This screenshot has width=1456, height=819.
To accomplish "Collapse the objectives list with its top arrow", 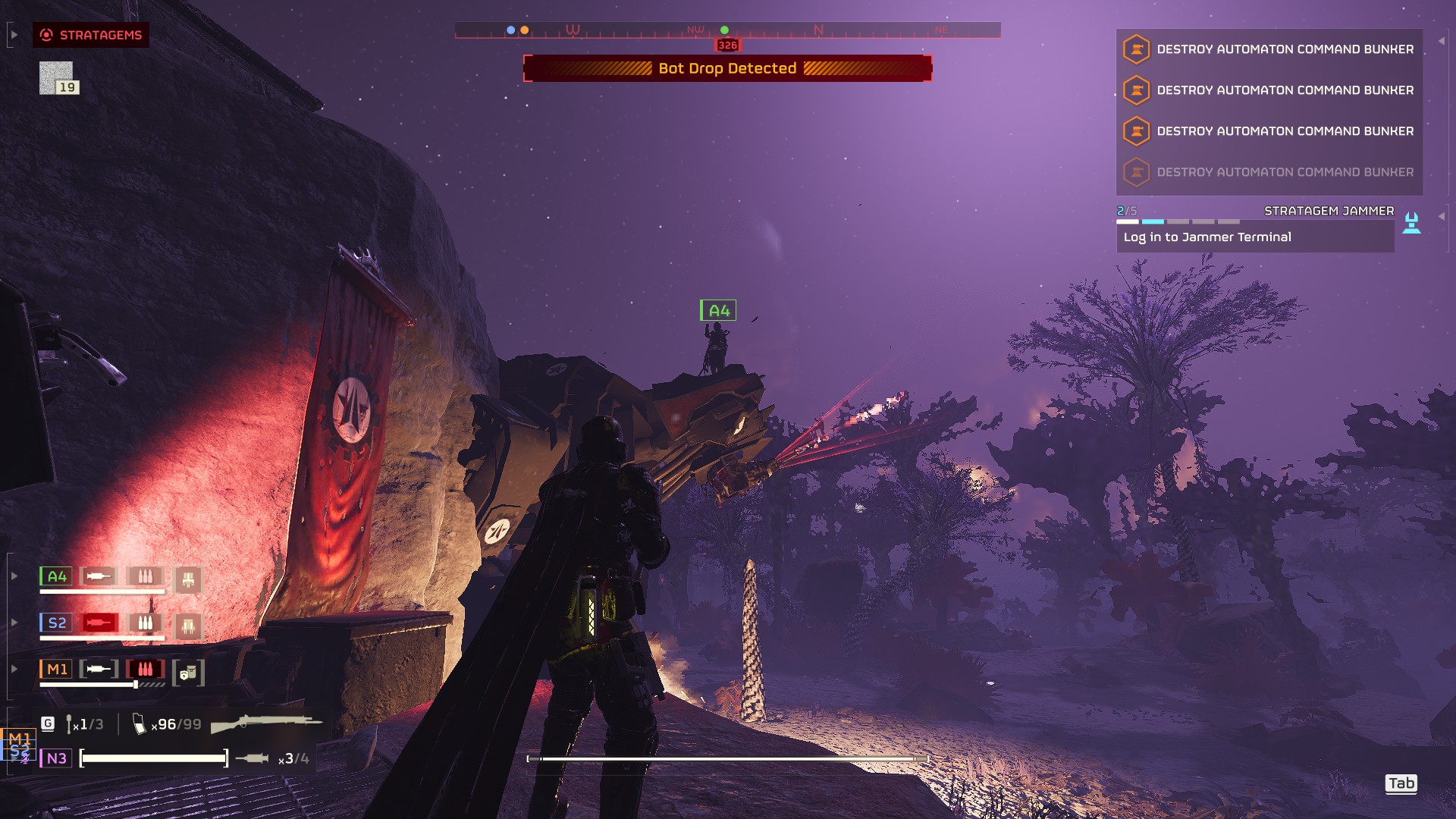I will coord(1442,41).
